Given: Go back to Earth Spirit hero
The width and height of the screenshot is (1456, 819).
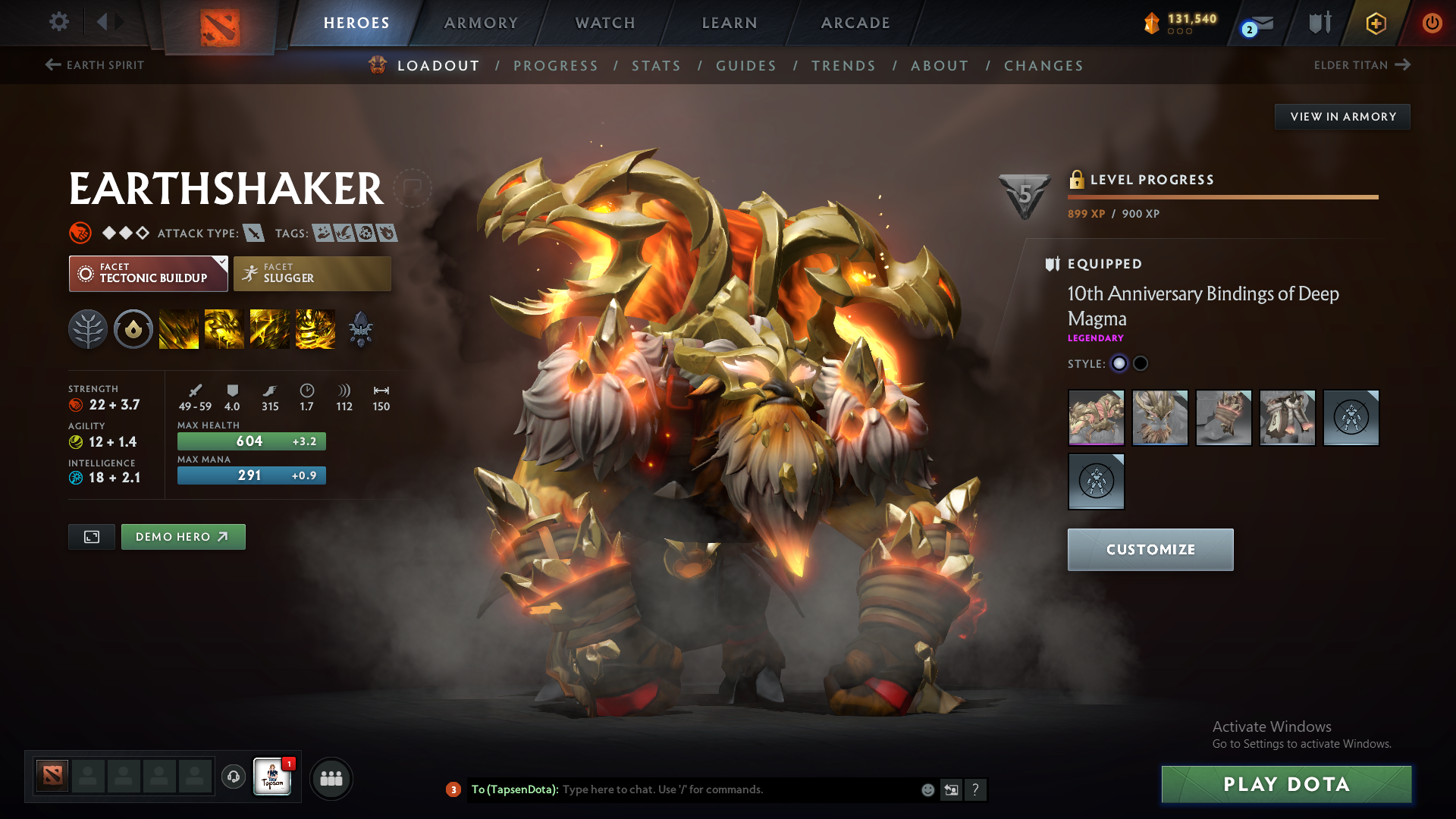Looking at the screenshot, I should (x=94, y=65).
